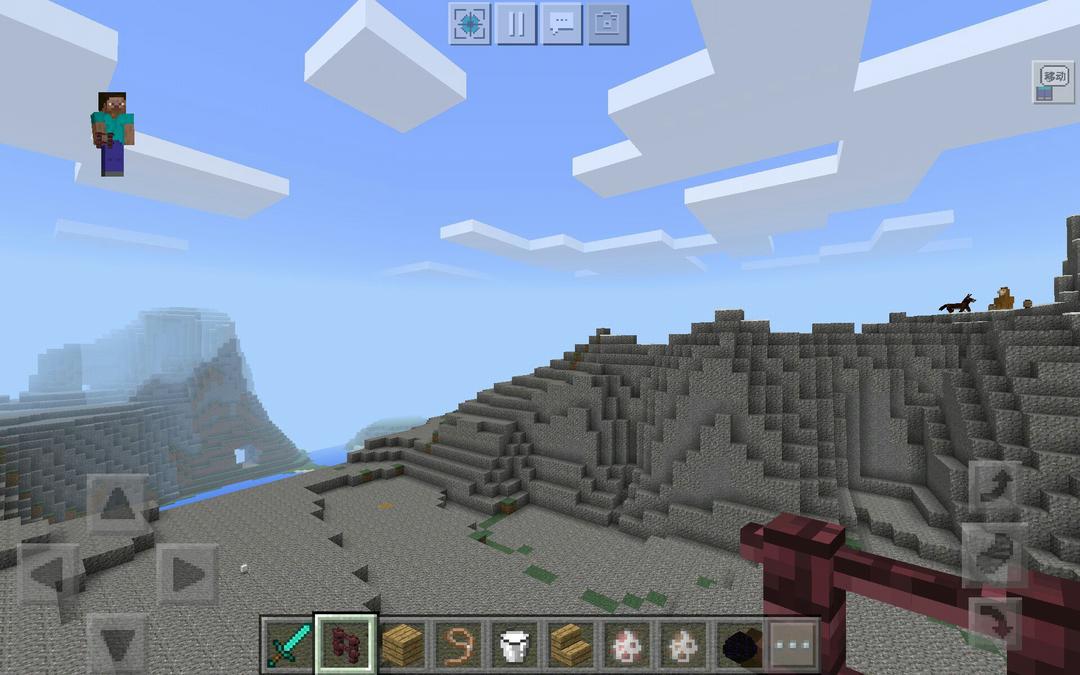Image resolution: width=1080 pixels, height=675 pixels.
Task: Choose the wooden planks slot
Action: point(402,645)
